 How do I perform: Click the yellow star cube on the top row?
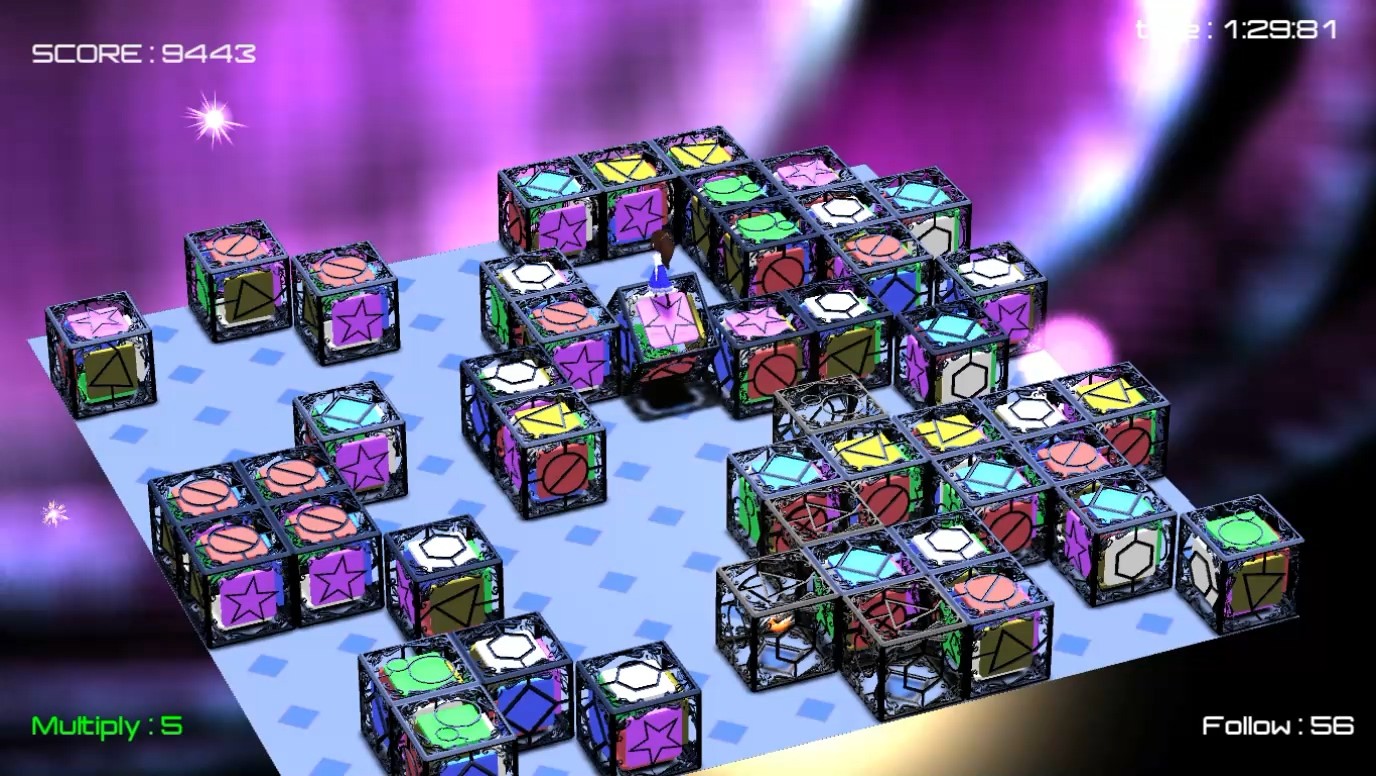620,170
